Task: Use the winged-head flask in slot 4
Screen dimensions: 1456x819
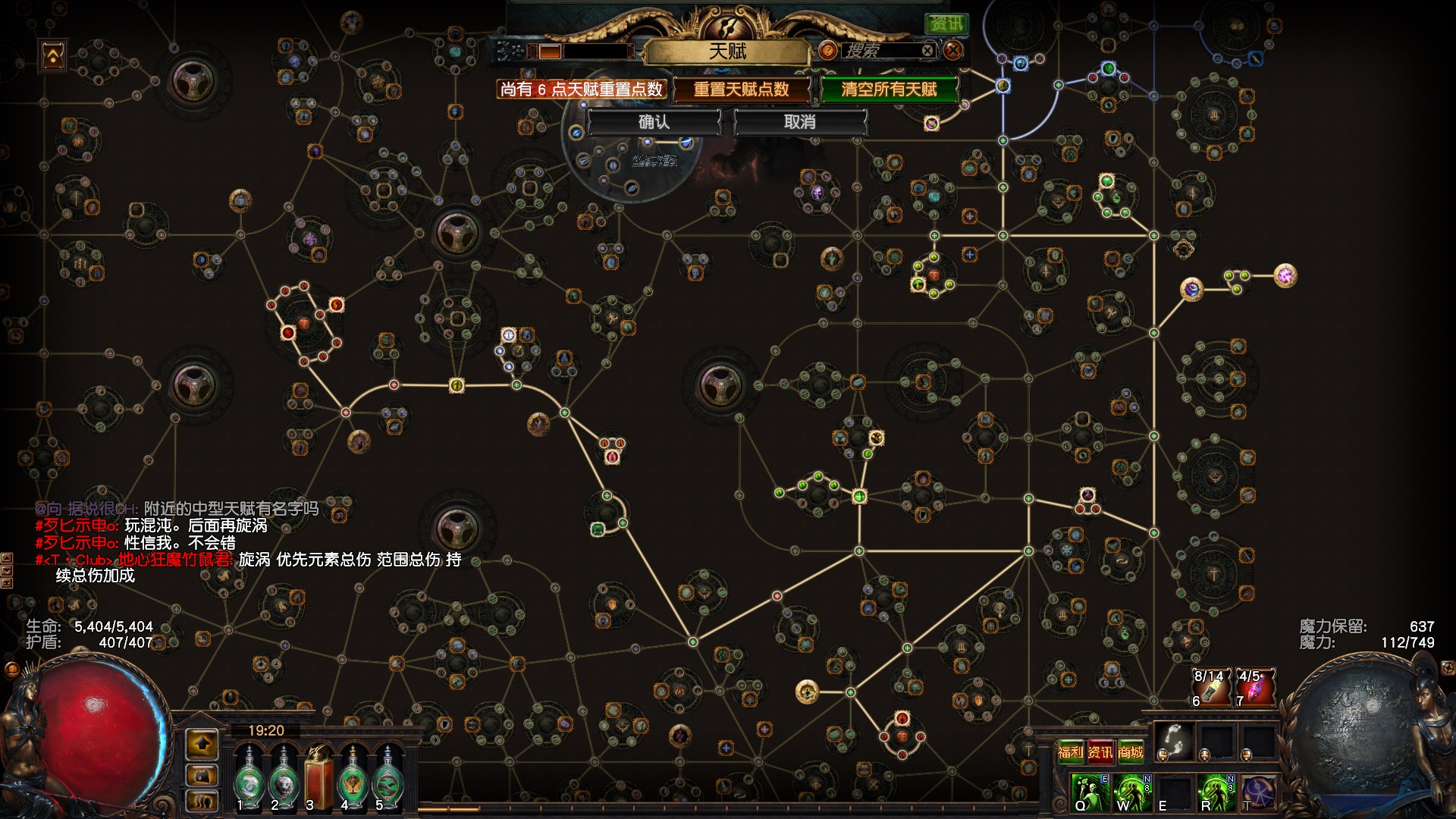Action: coord(353,777)
